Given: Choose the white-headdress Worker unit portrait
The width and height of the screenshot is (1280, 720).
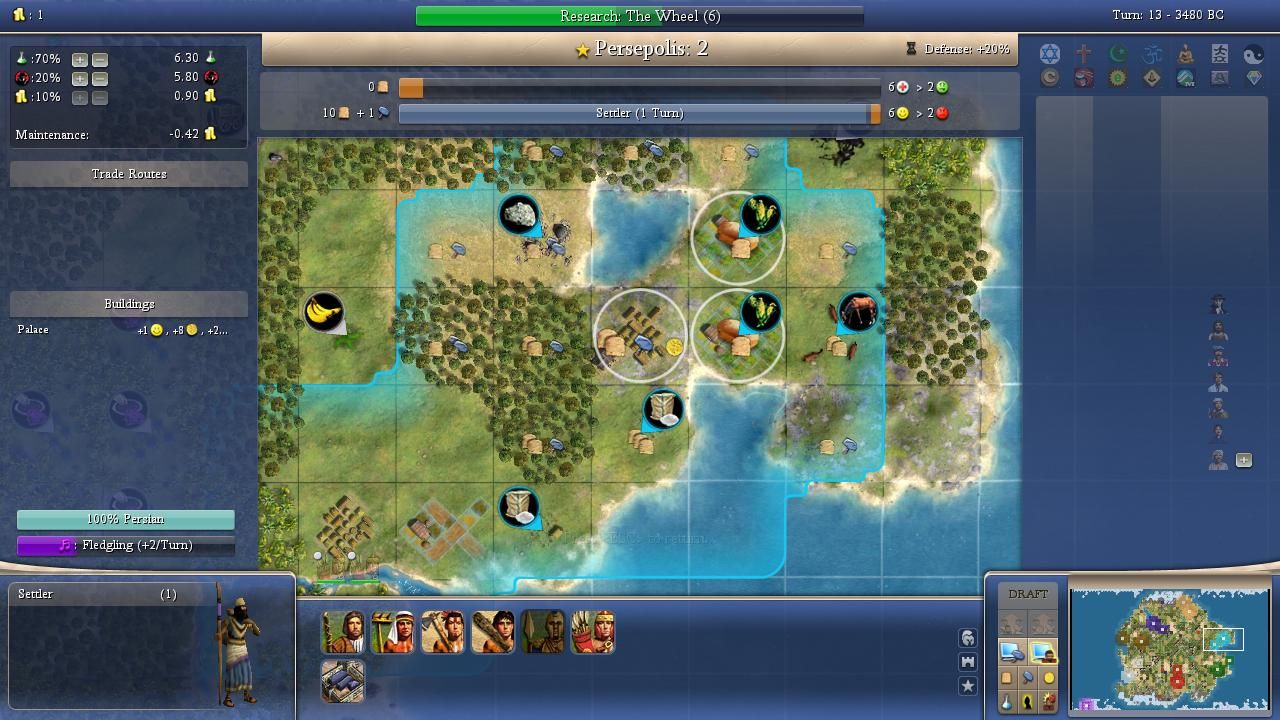Looking at the screenshot, I should [x=393, y=632].
